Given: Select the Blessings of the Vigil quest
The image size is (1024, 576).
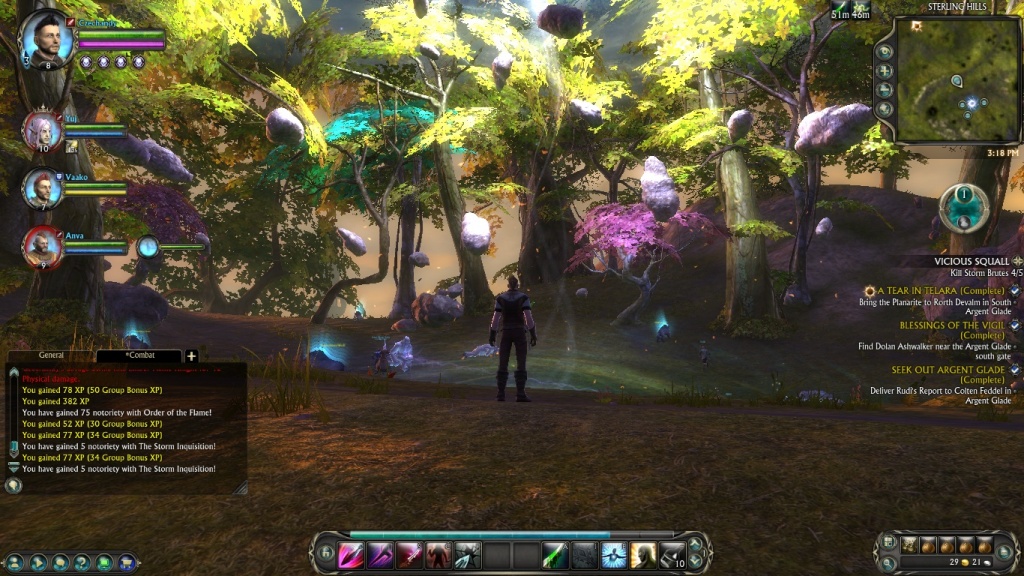Looking at the screenshot, I should point(950,325).
